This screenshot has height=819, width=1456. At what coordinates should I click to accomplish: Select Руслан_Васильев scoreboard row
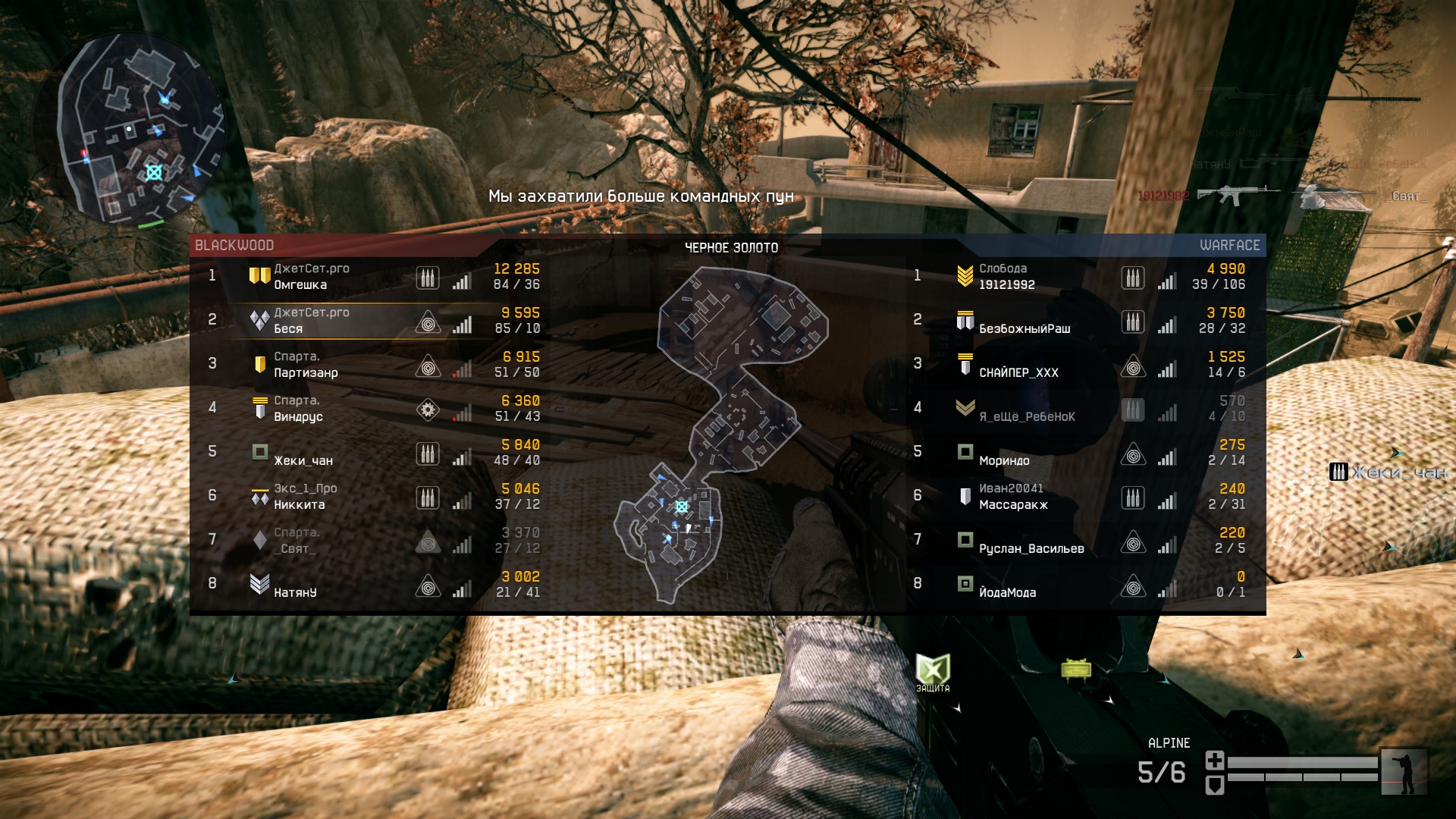[x=1031, y=548]
